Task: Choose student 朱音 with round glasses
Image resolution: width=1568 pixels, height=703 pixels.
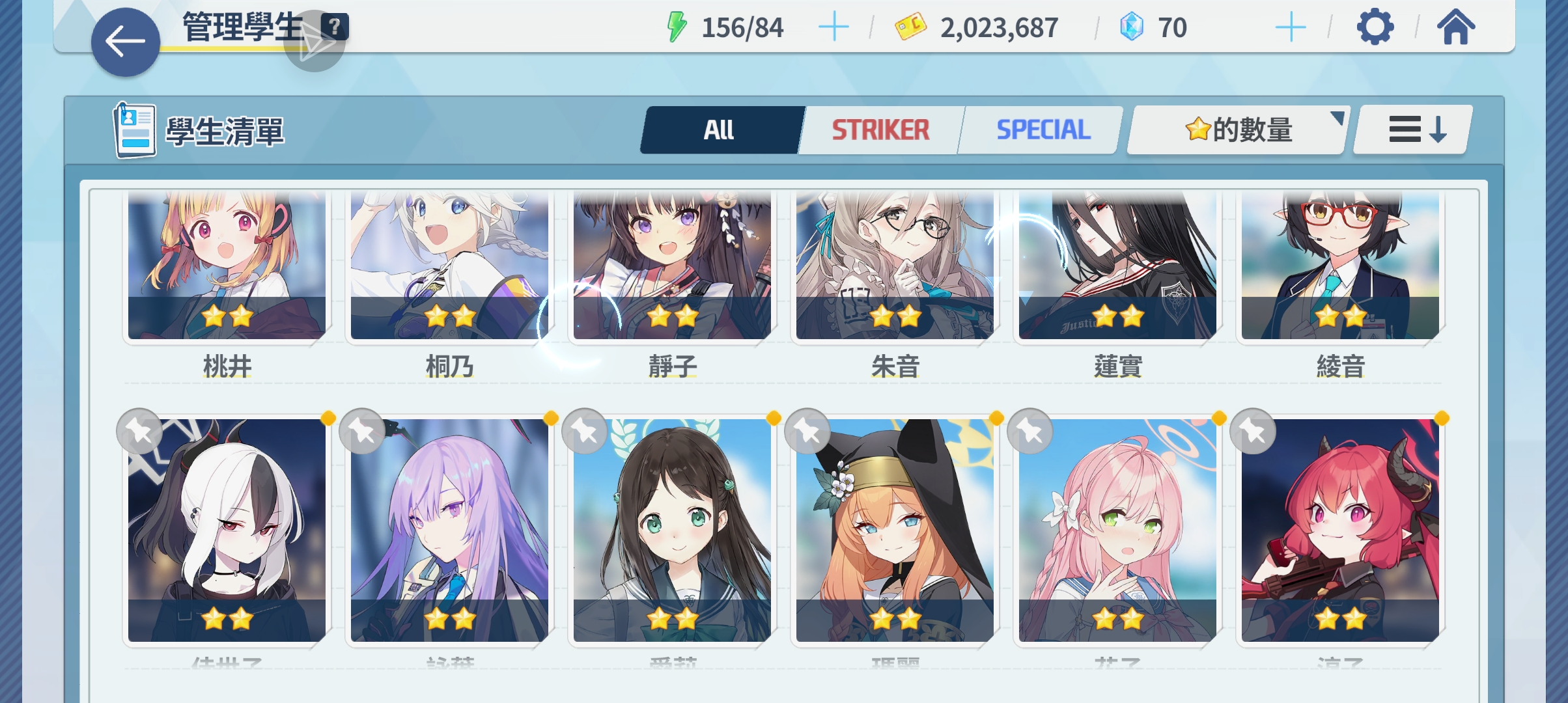Action: [x=895, y=267]
